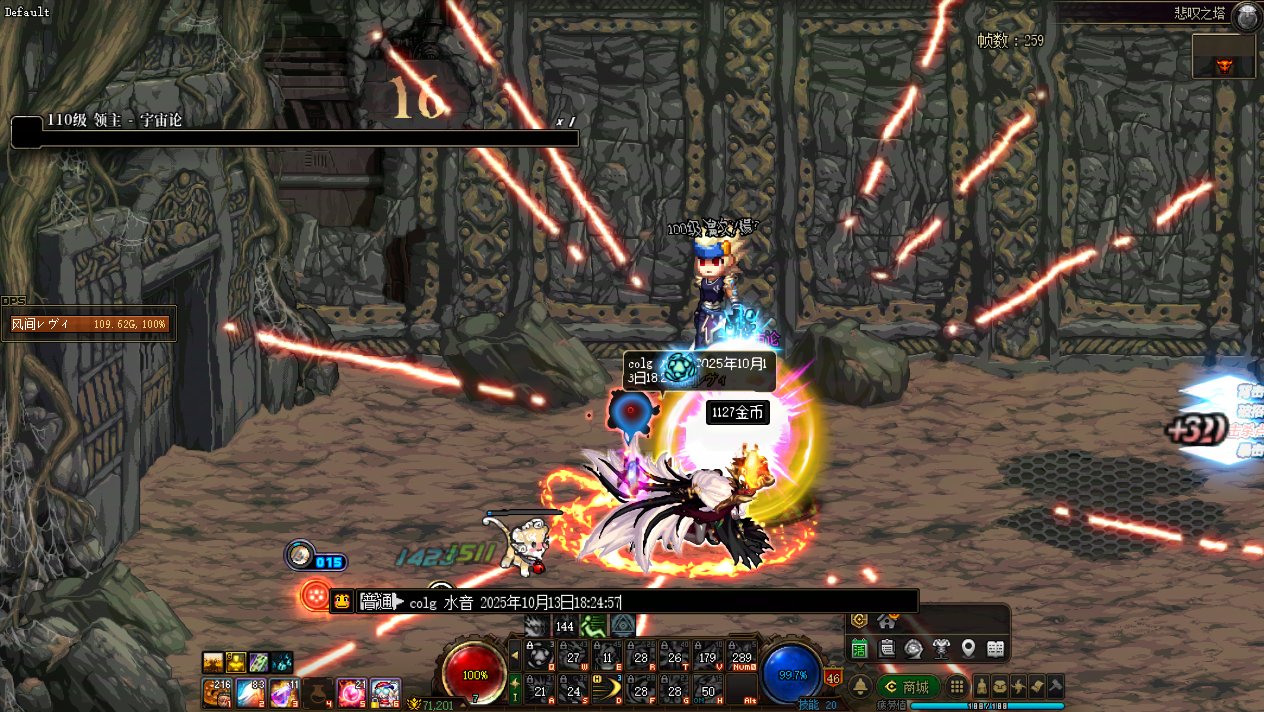Use the blue item in quick slot 2
The image size is (1264, 712).
point(250,692)
